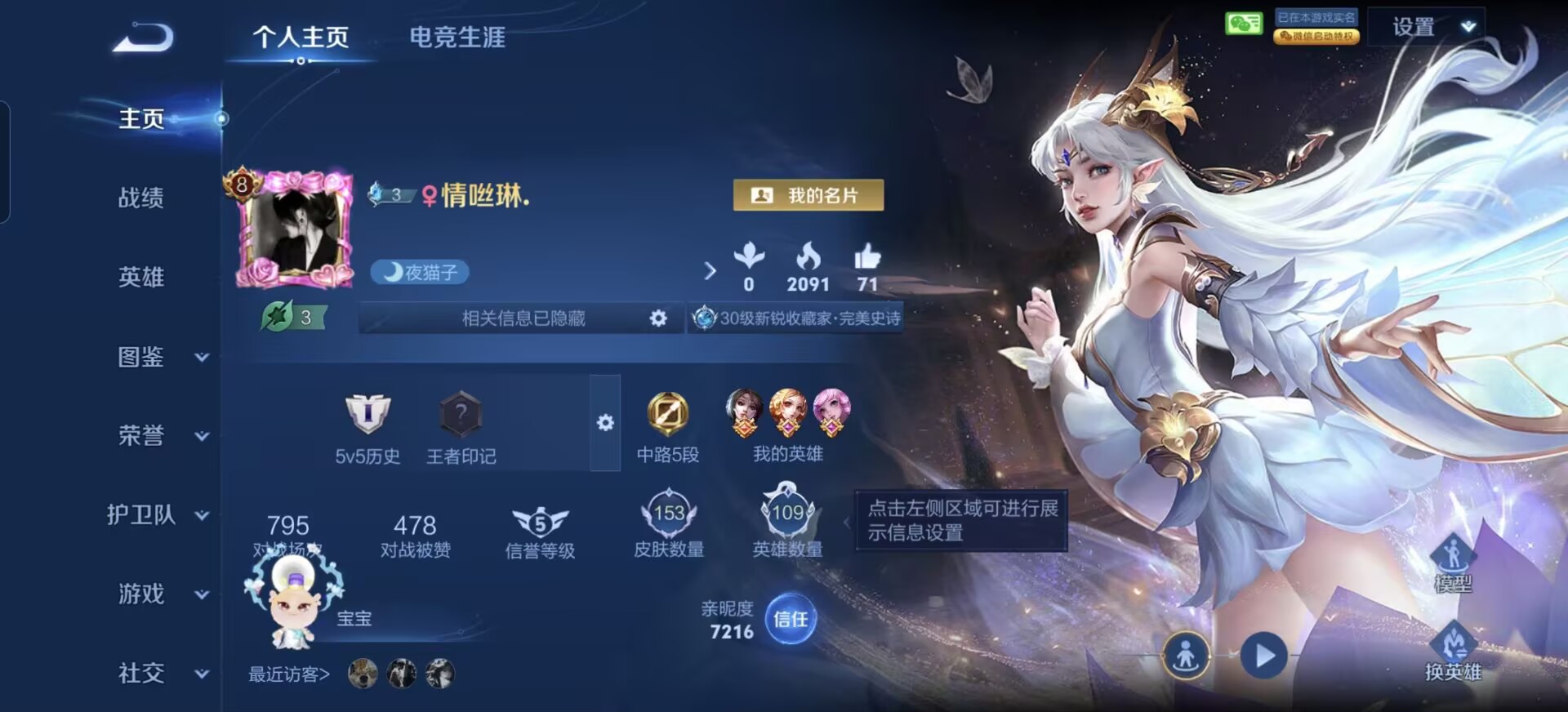Image resolution: width=1568 pixels, height=712 pixels.
Task: Click the back arrow button
Action: click(x=143, y=38)
